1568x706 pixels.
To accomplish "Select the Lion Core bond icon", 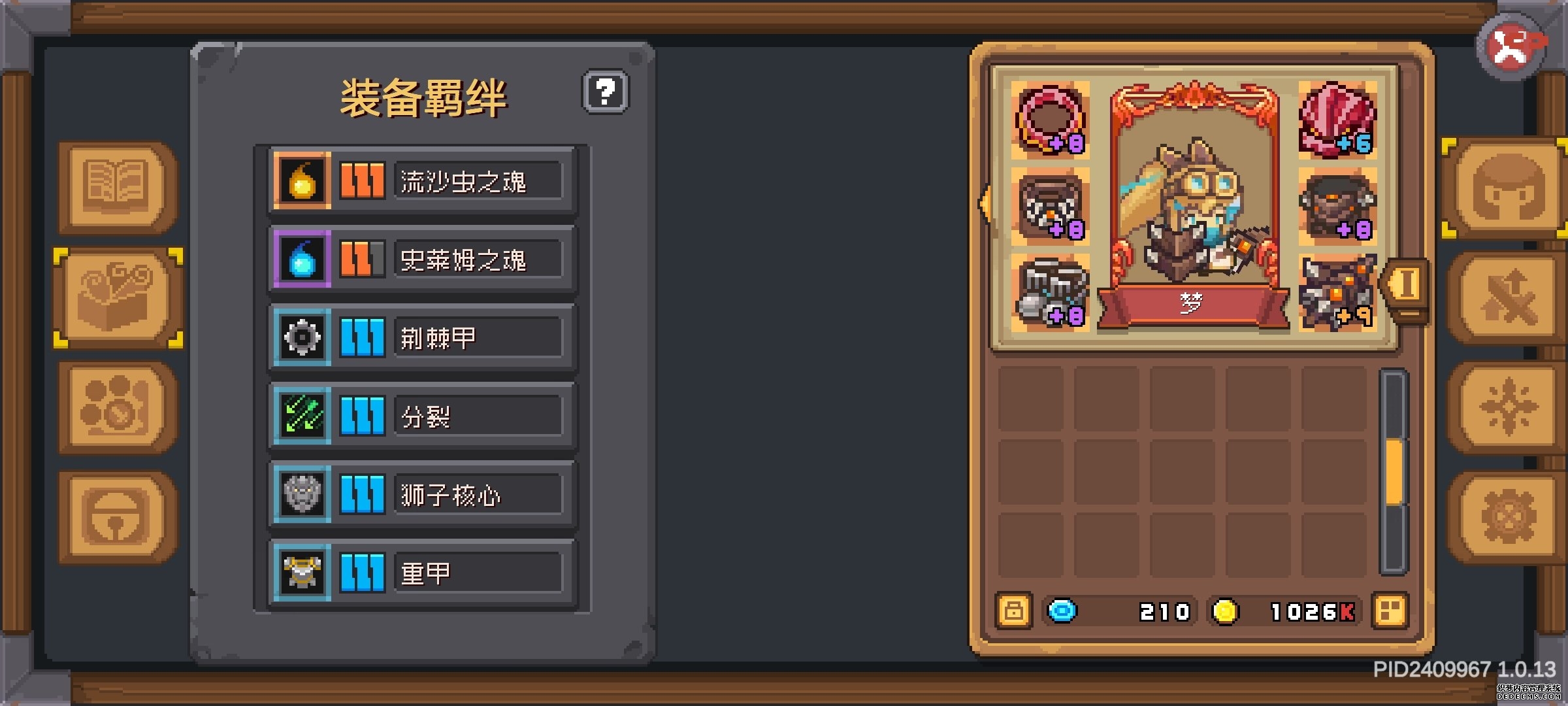I will (302, 494).
